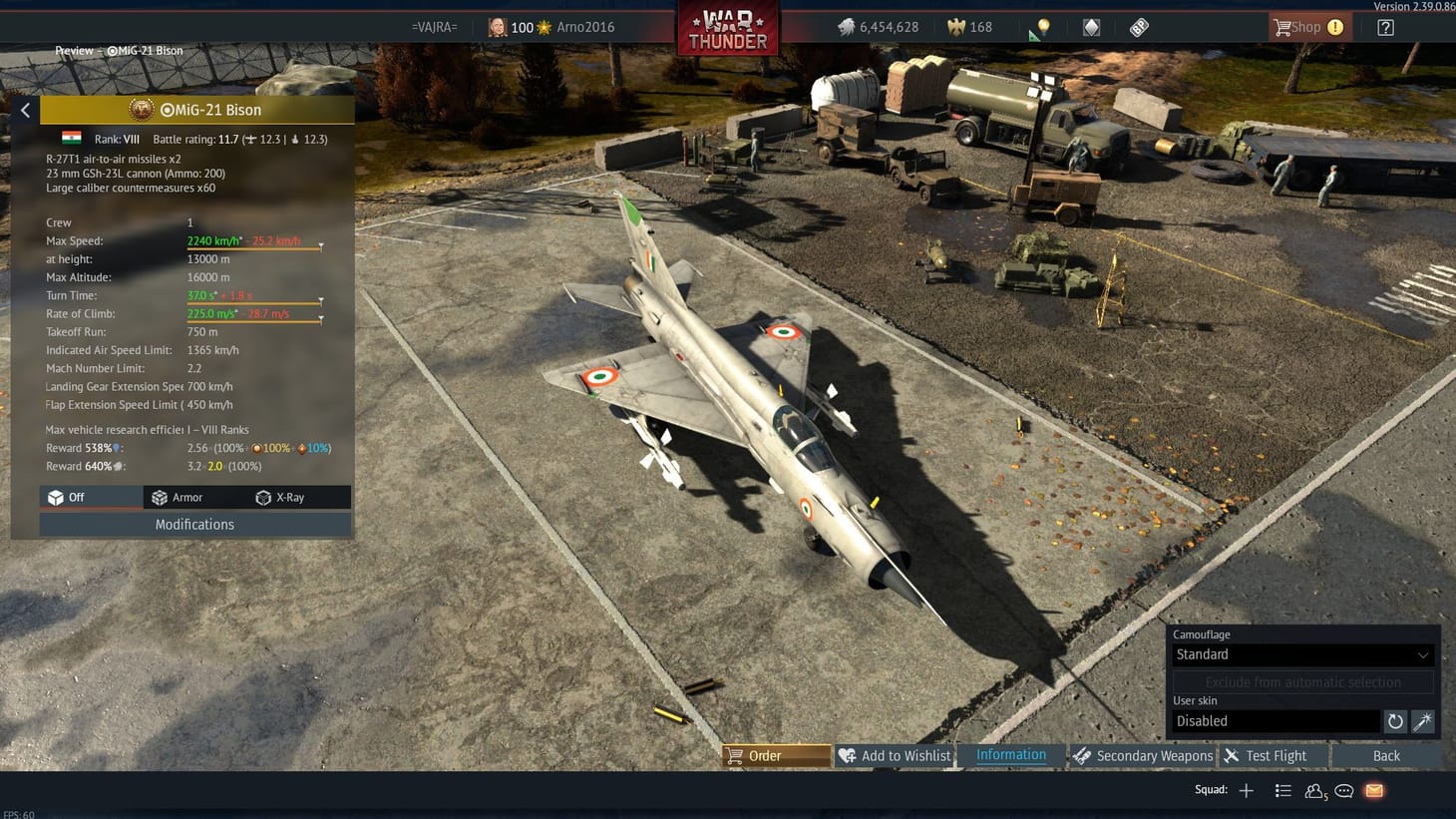Switch to the Information tab

click(1010, 755)
